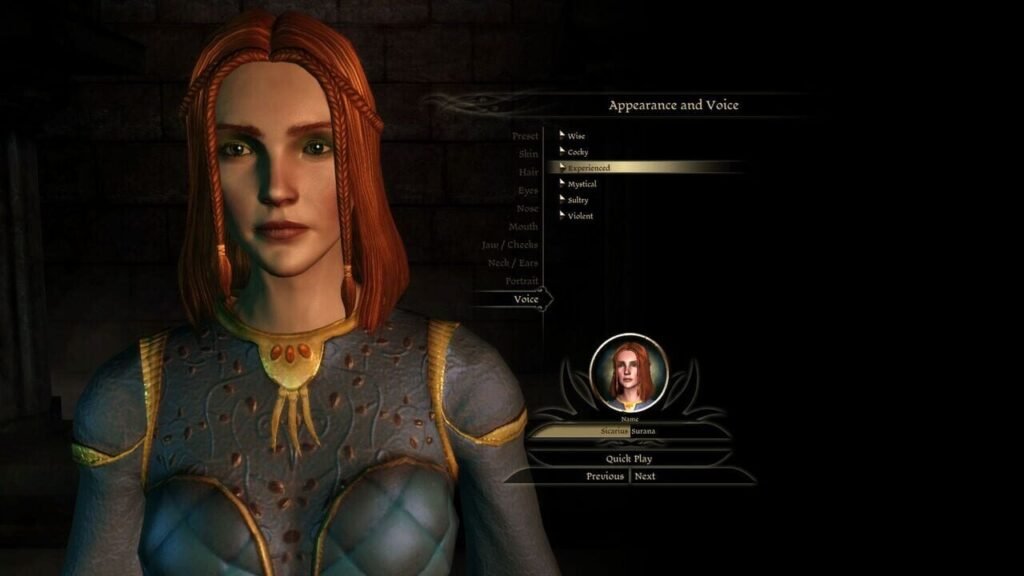Select the Mystical voice option

tap(582, 184)
